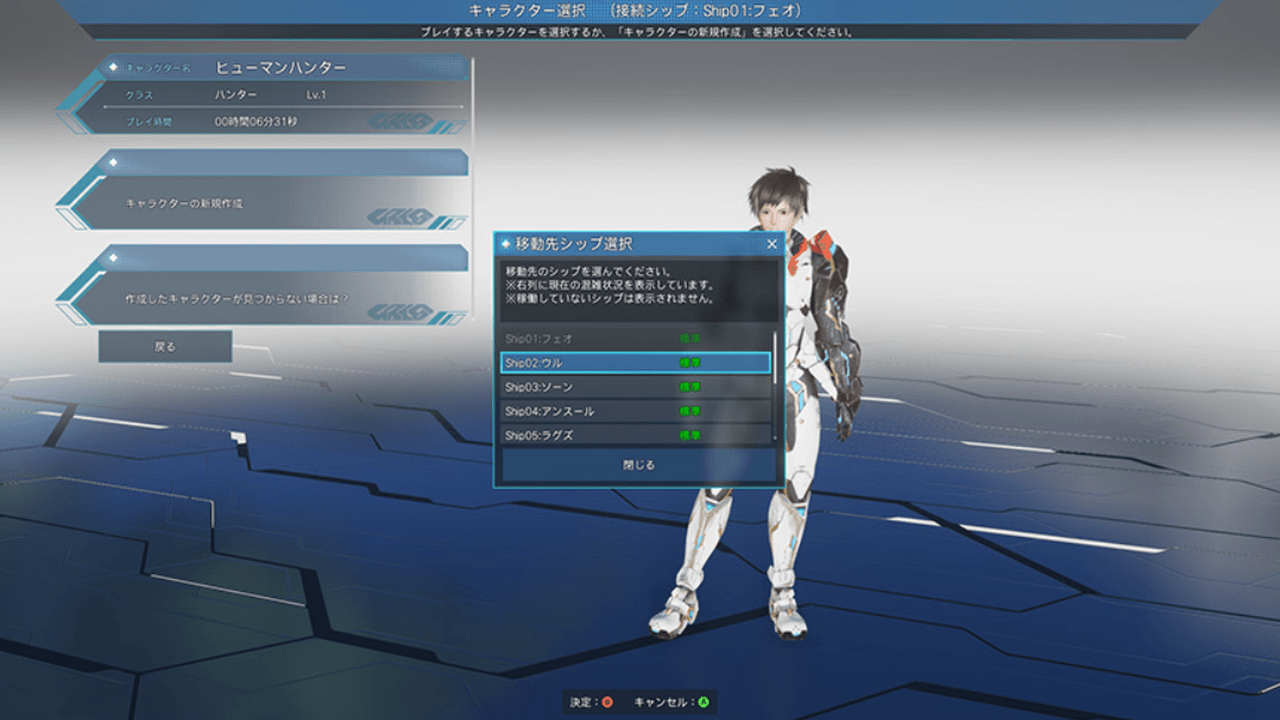This screenshot has width=1280, height=720.
Task: Click the キャンセル (A) button icon
Action: (704, 701)
